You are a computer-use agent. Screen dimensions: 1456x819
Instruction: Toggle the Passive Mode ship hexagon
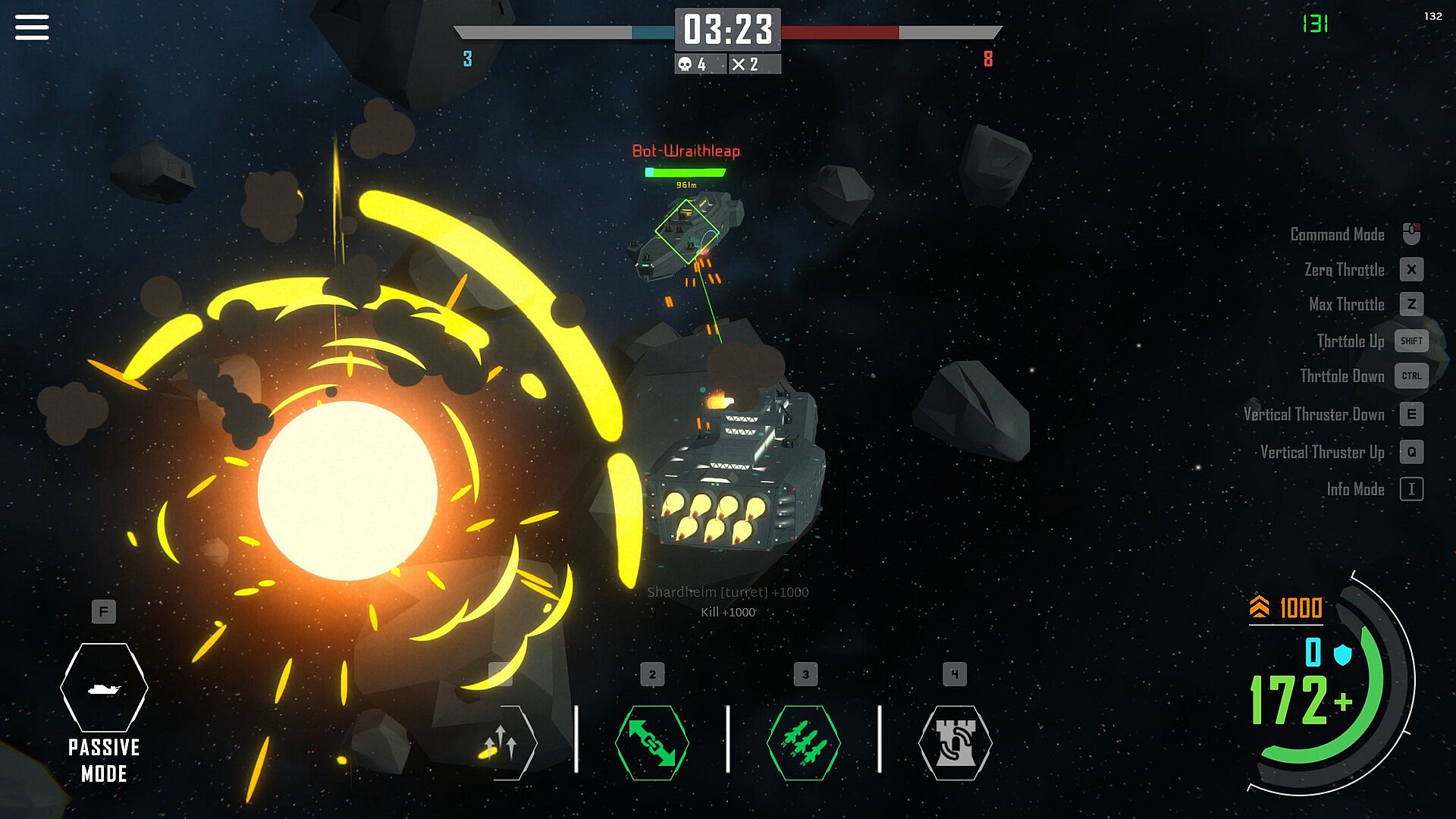[x=104, y=687]
